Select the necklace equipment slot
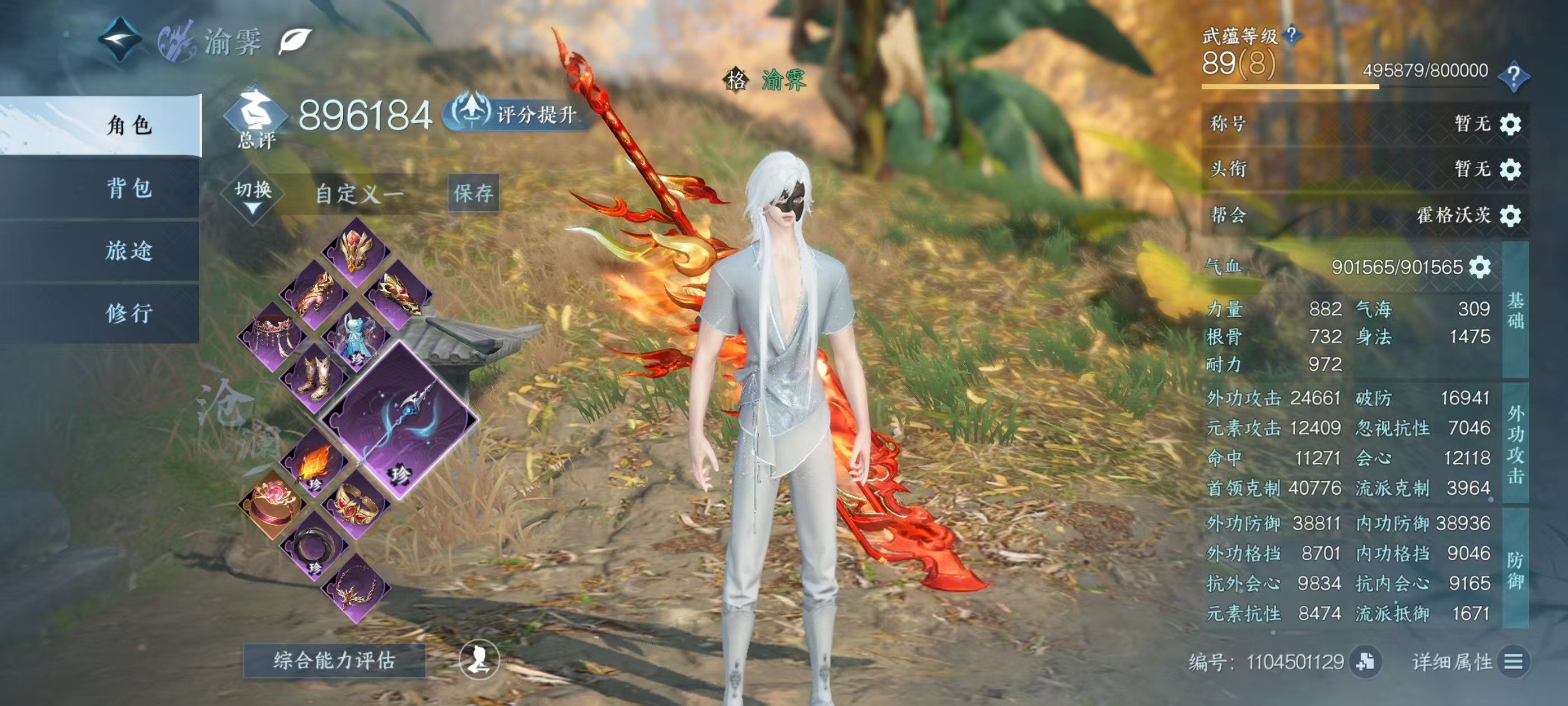Viewport: 1568px width, 706px height. point(356,588)
